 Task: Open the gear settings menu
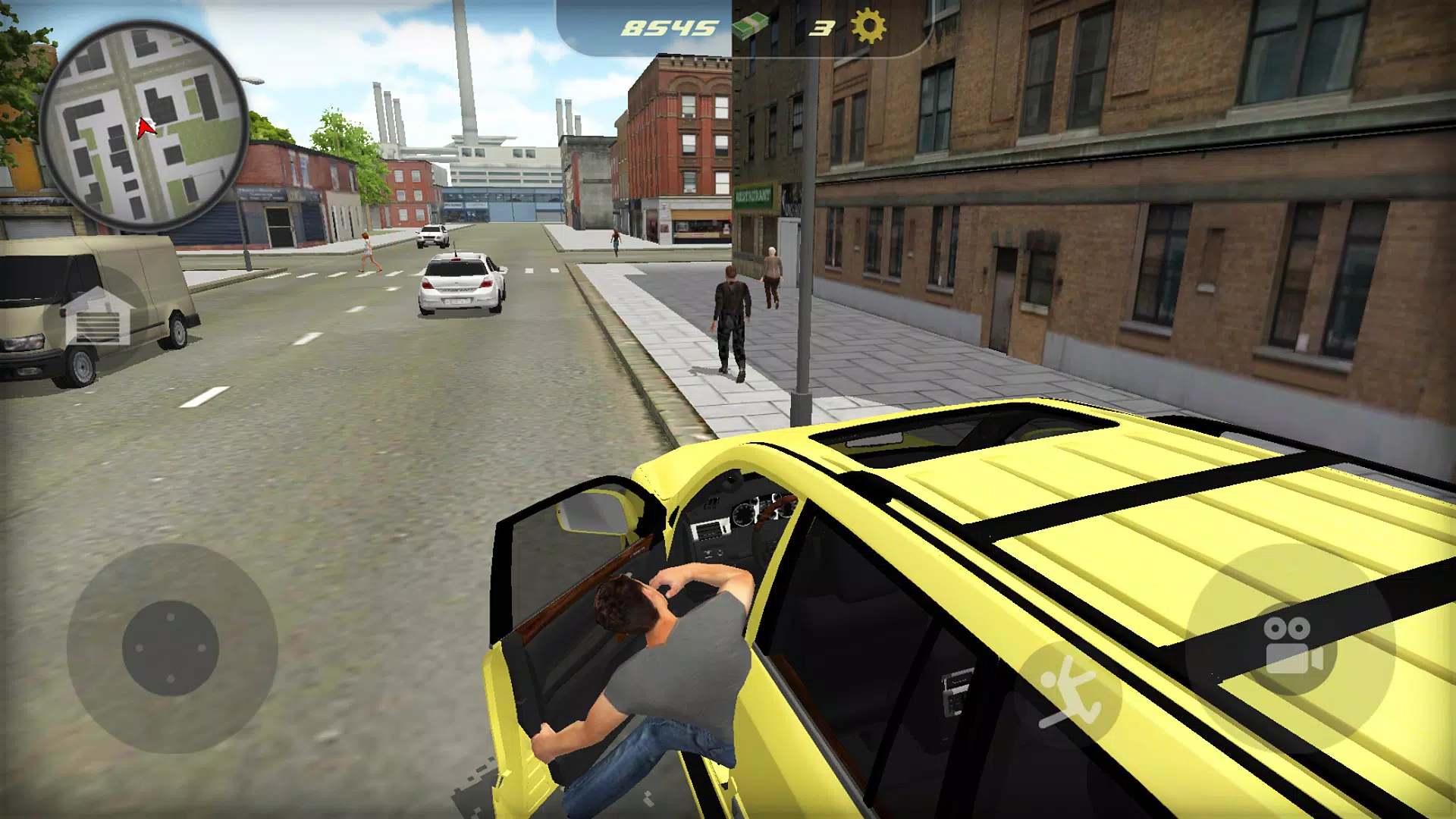click(868, 27)
